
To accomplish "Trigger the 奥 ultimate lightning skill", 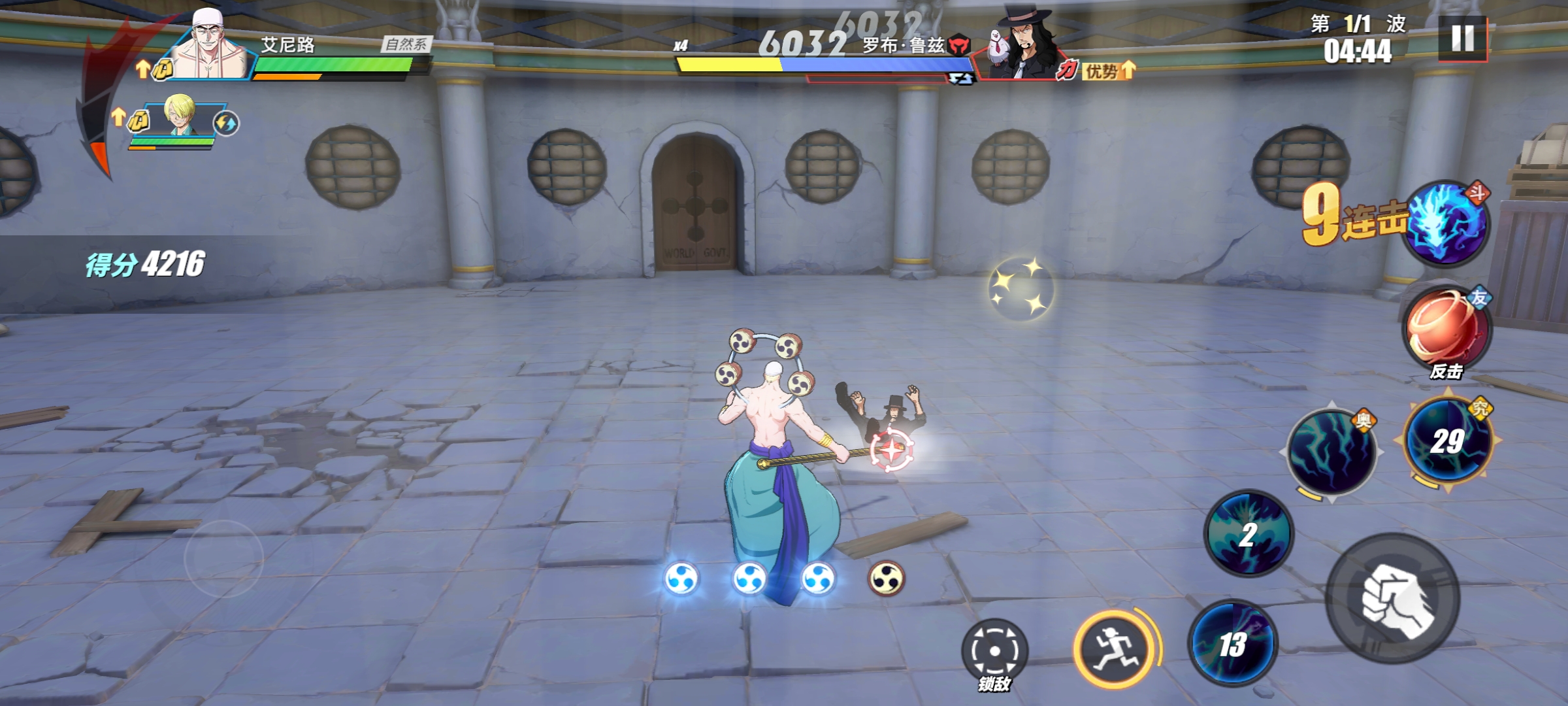I will coord(1332,450).
